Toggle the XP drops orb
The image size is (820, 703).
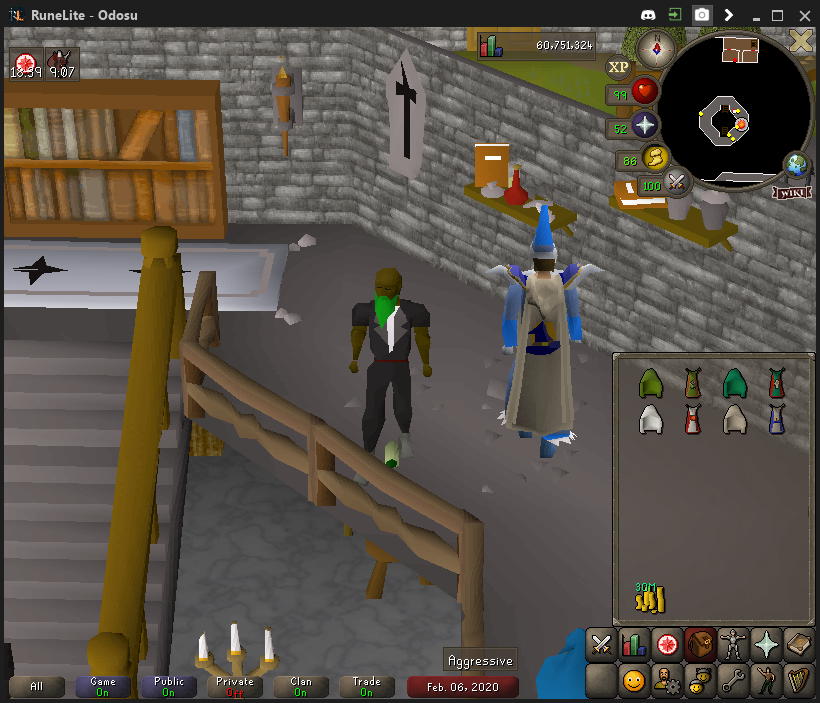[619, 67]
